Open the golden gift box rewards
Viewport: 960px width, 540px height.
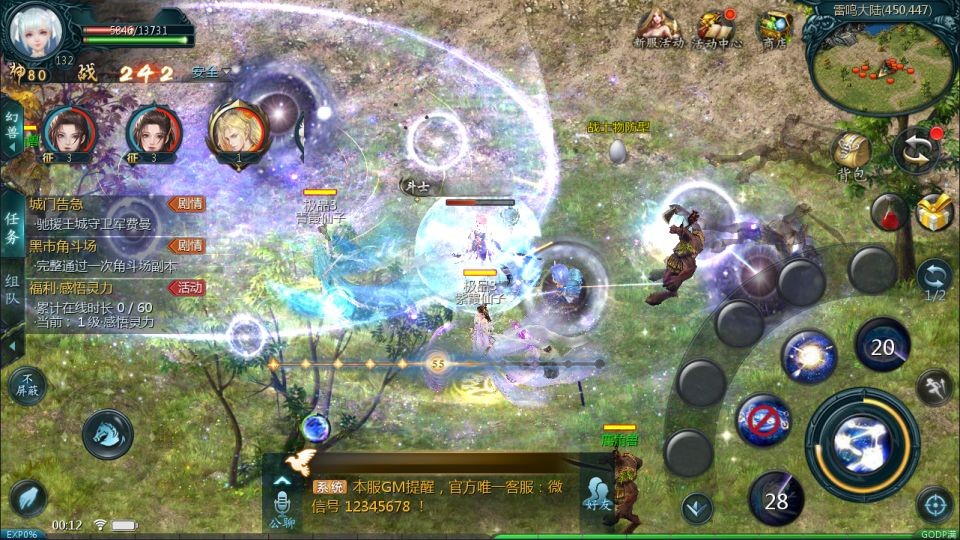tap(934, 210)
